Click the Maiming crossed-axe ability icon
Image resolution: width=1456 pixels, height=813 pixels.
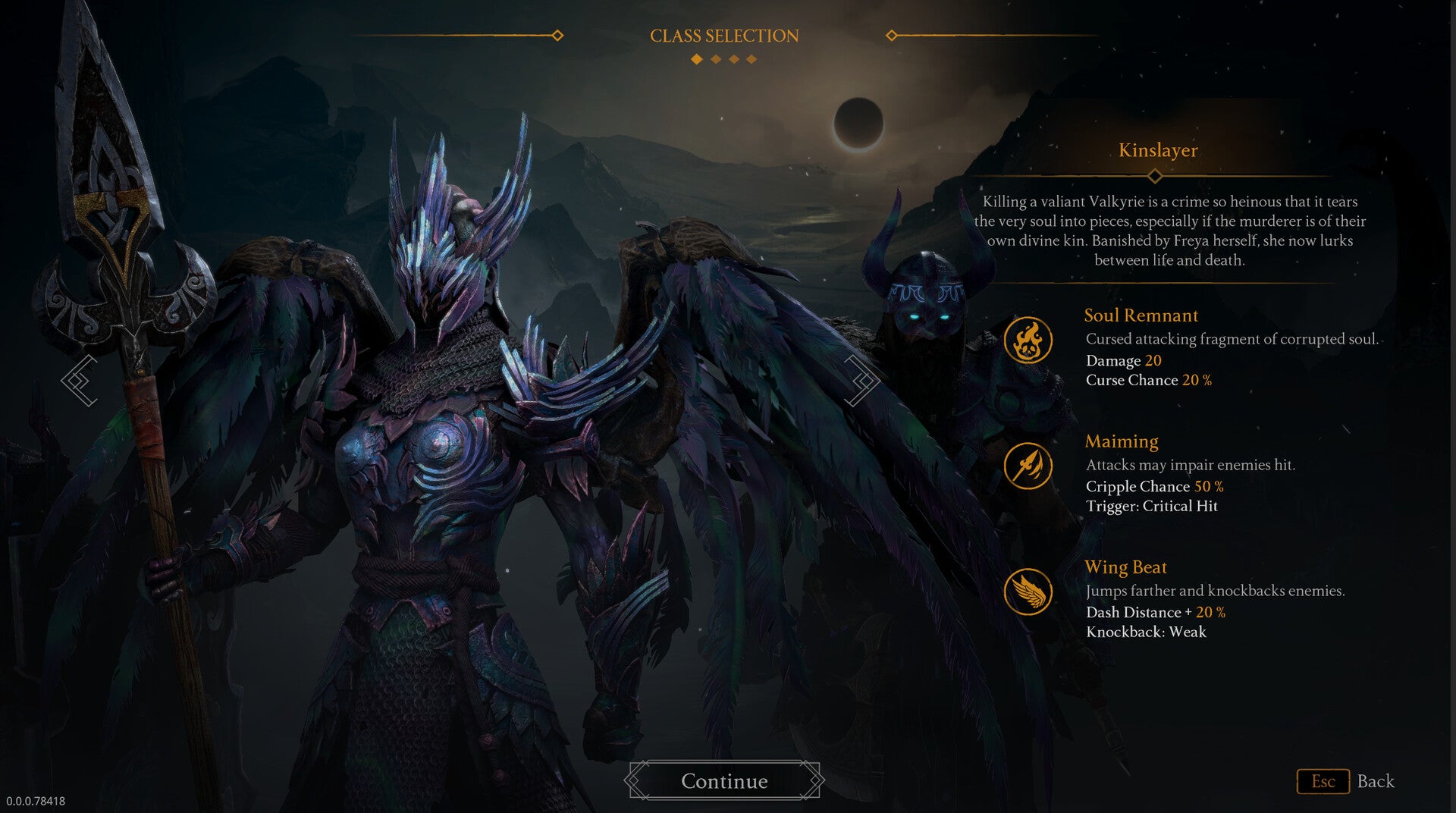pyautogui.click(x=1028, y=466)
